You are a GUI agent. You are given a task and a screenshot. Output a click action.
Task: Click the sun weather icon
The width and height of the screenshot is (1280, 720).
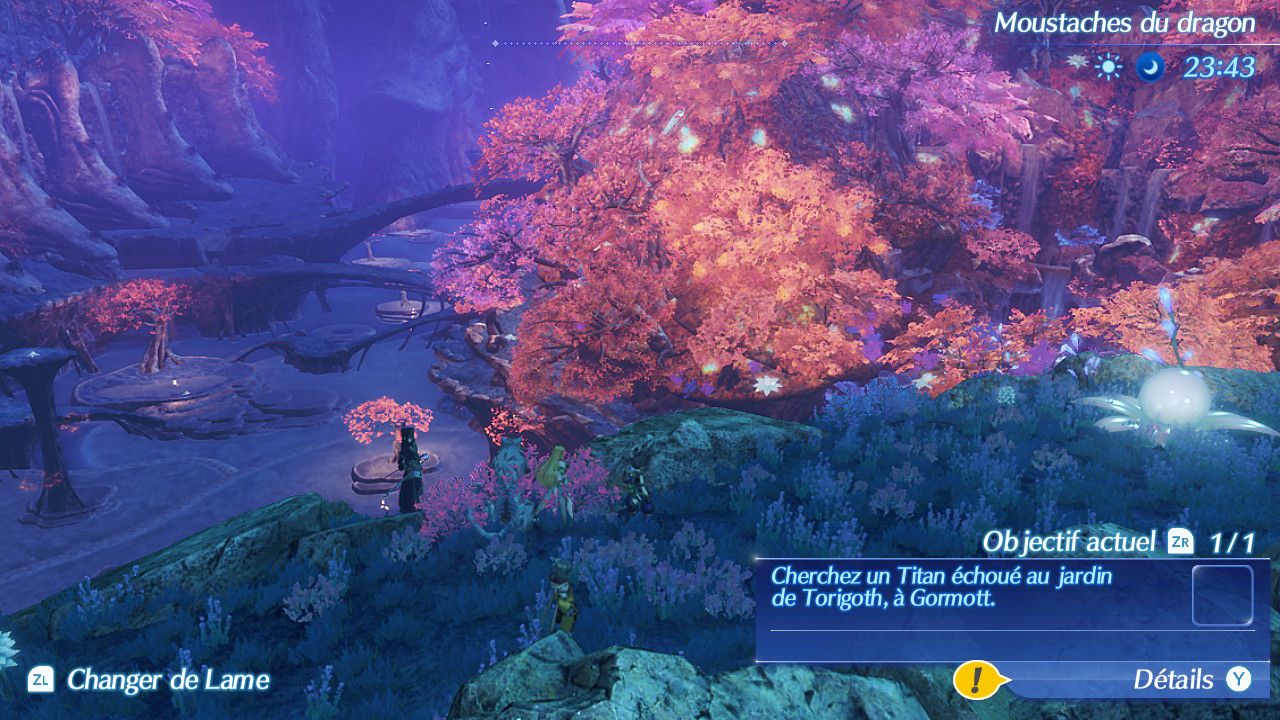click(x=1107, y=67)
